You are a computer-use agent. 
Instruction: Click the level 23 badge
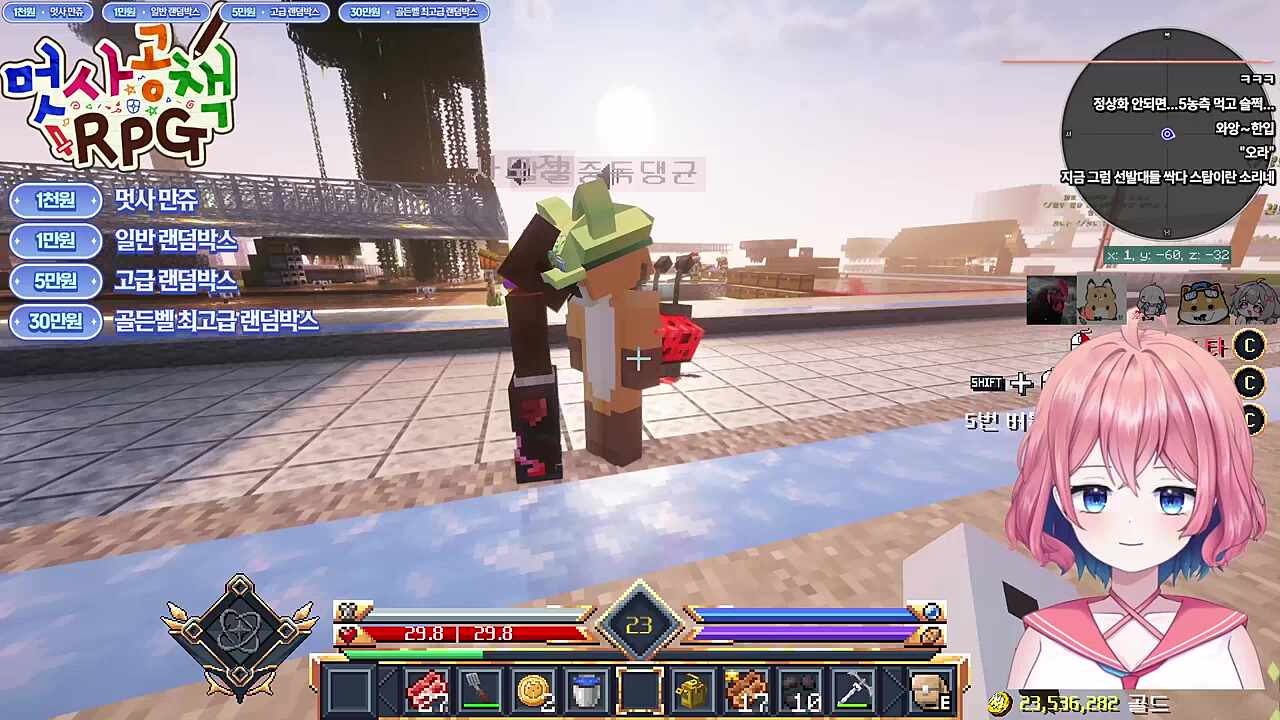tap(640, 625)
